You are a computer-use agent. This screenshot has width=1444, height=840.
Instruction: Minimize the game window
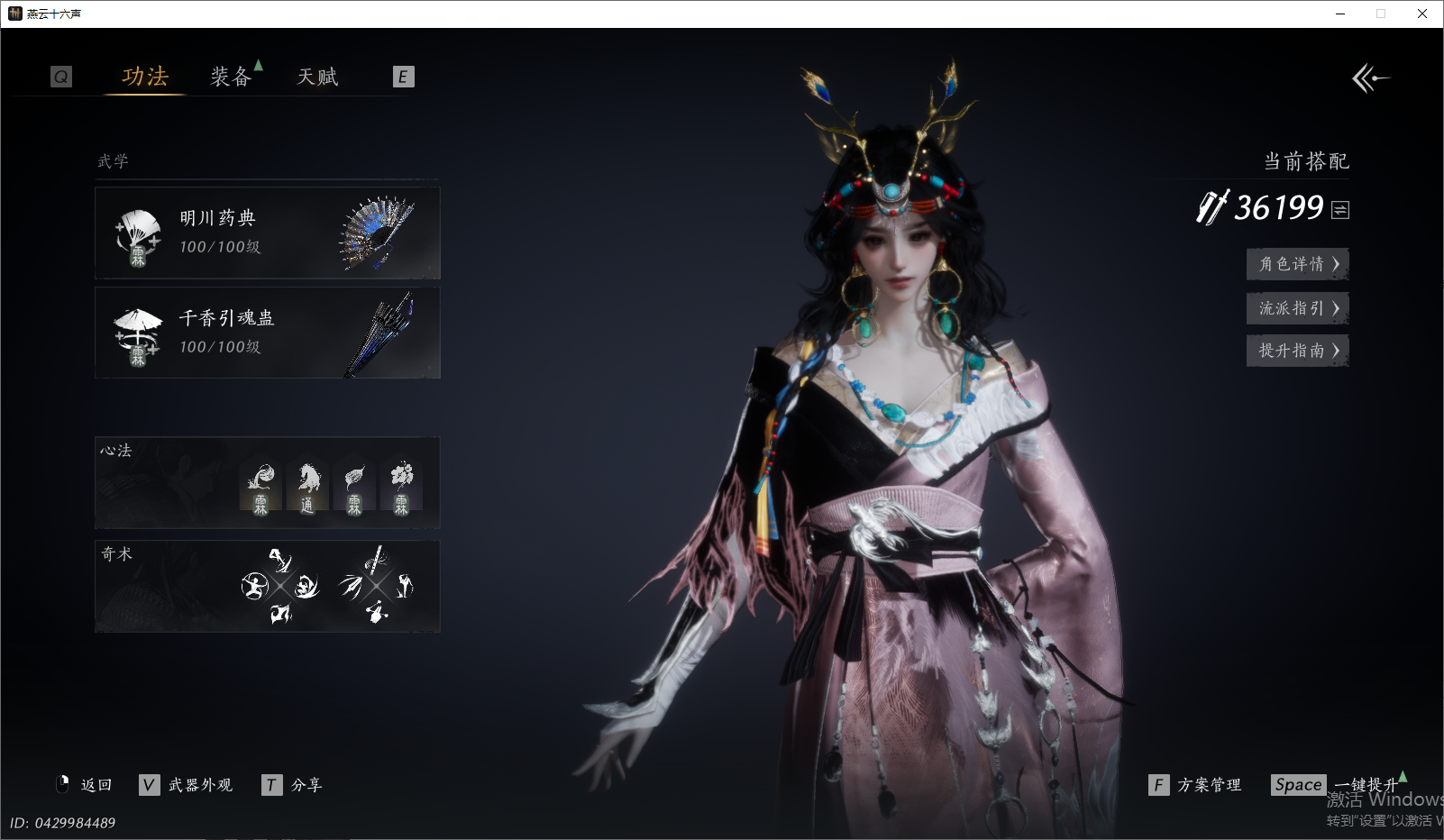coord(1340,14)
